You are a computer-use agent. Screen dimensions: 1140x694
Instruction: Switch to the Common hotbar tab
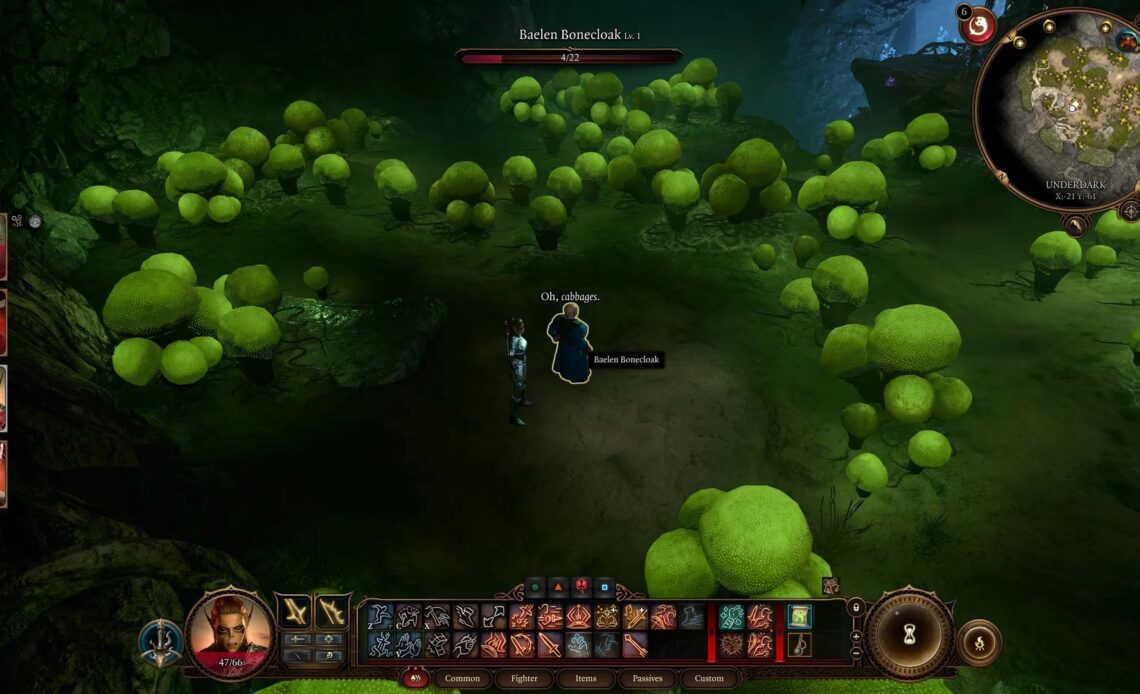pyautogui.click(x=462, y=678)
